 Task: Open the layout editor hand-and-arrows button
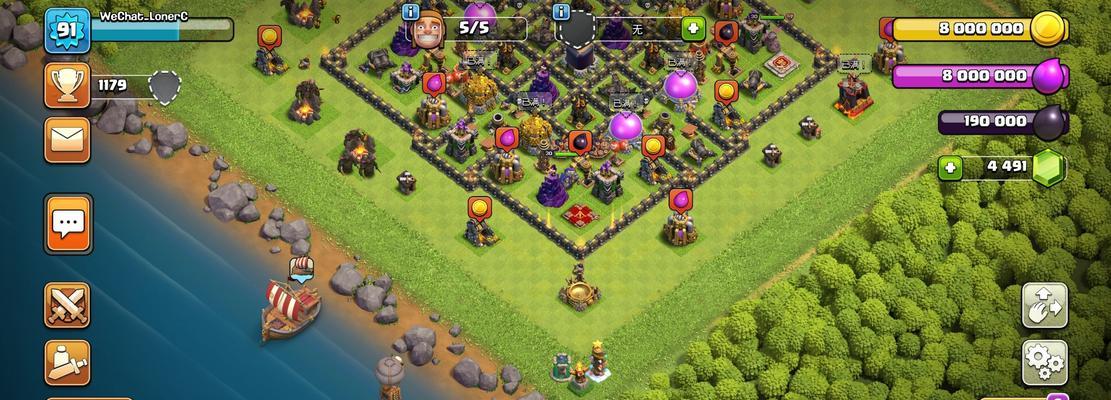point(1044,305)
